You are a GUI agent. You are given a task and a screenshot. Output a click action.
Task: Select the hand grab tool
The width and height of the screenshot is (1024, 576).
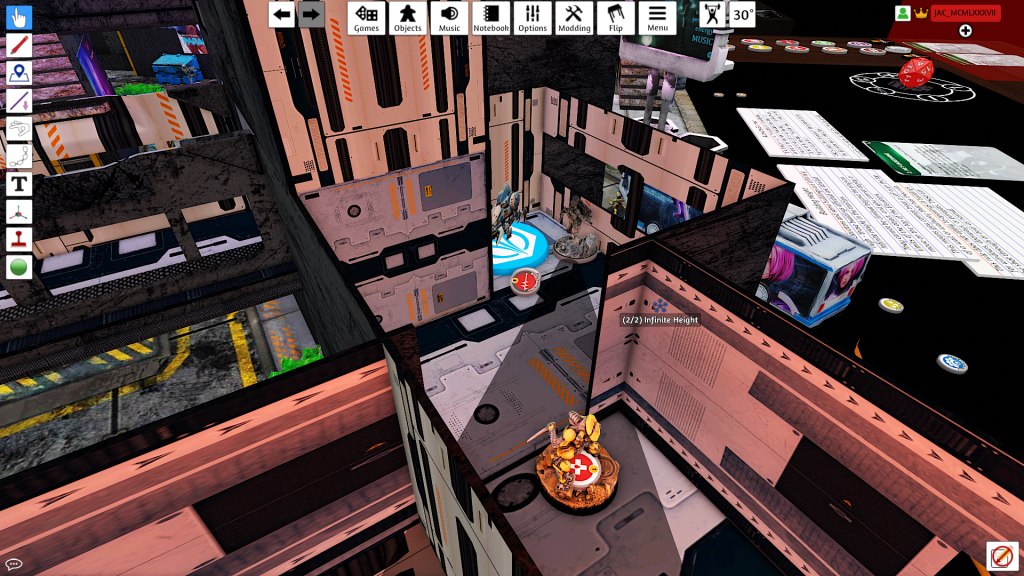point(19,18)
